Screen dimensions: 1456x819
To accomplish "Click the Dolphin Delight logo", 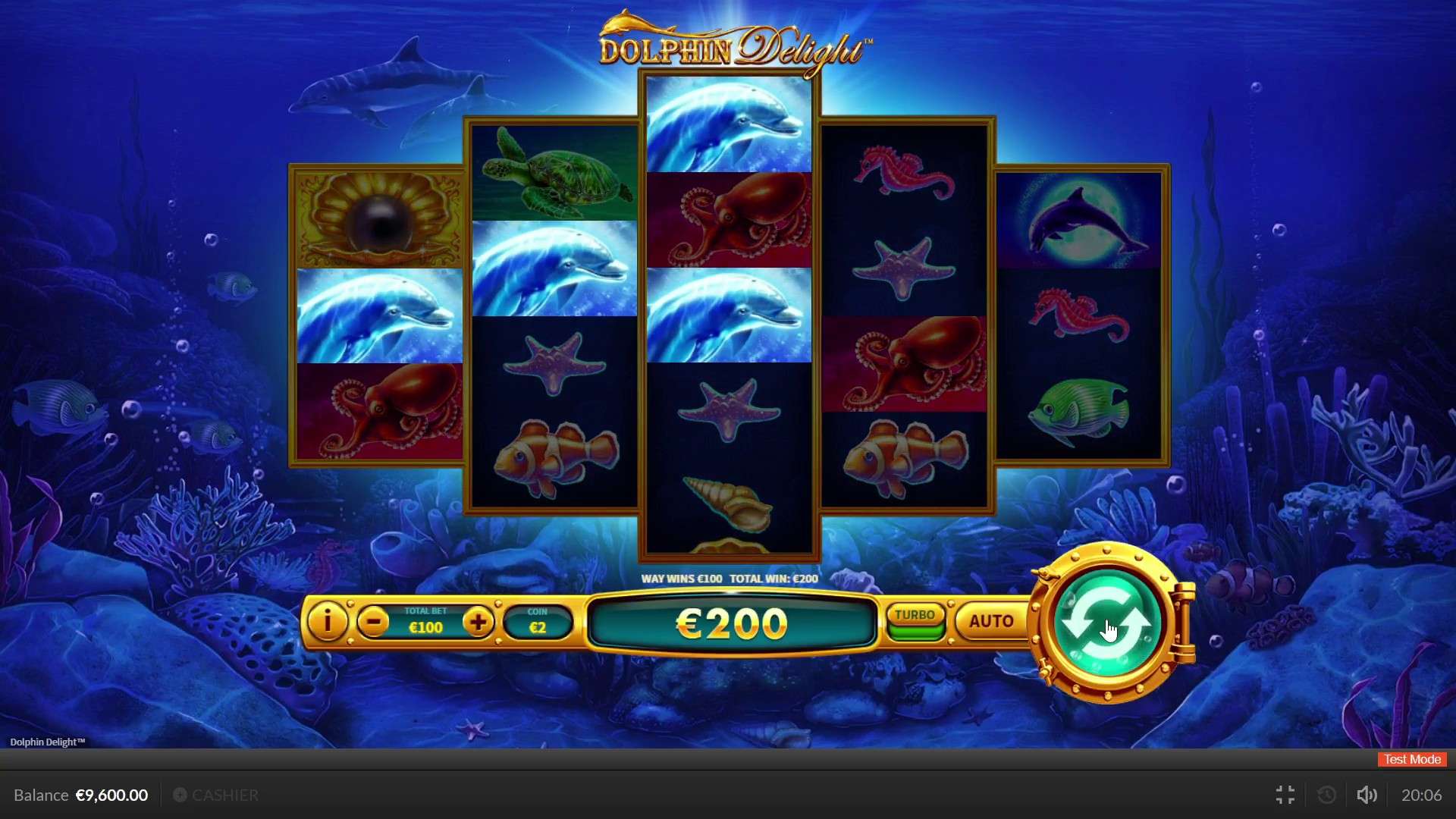I will click(x=730, y=45).
